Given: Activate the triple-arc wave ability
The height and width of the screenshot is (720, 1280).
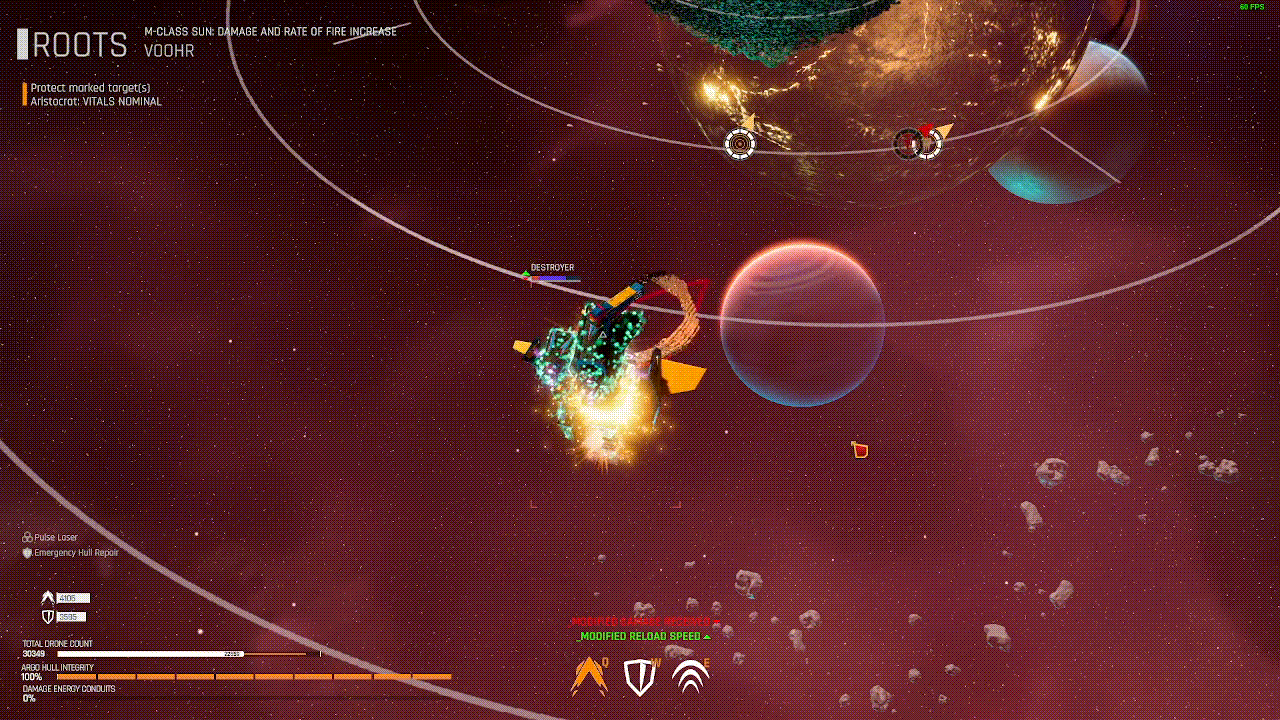Looking at the screenshot, I should coord(690,677).
